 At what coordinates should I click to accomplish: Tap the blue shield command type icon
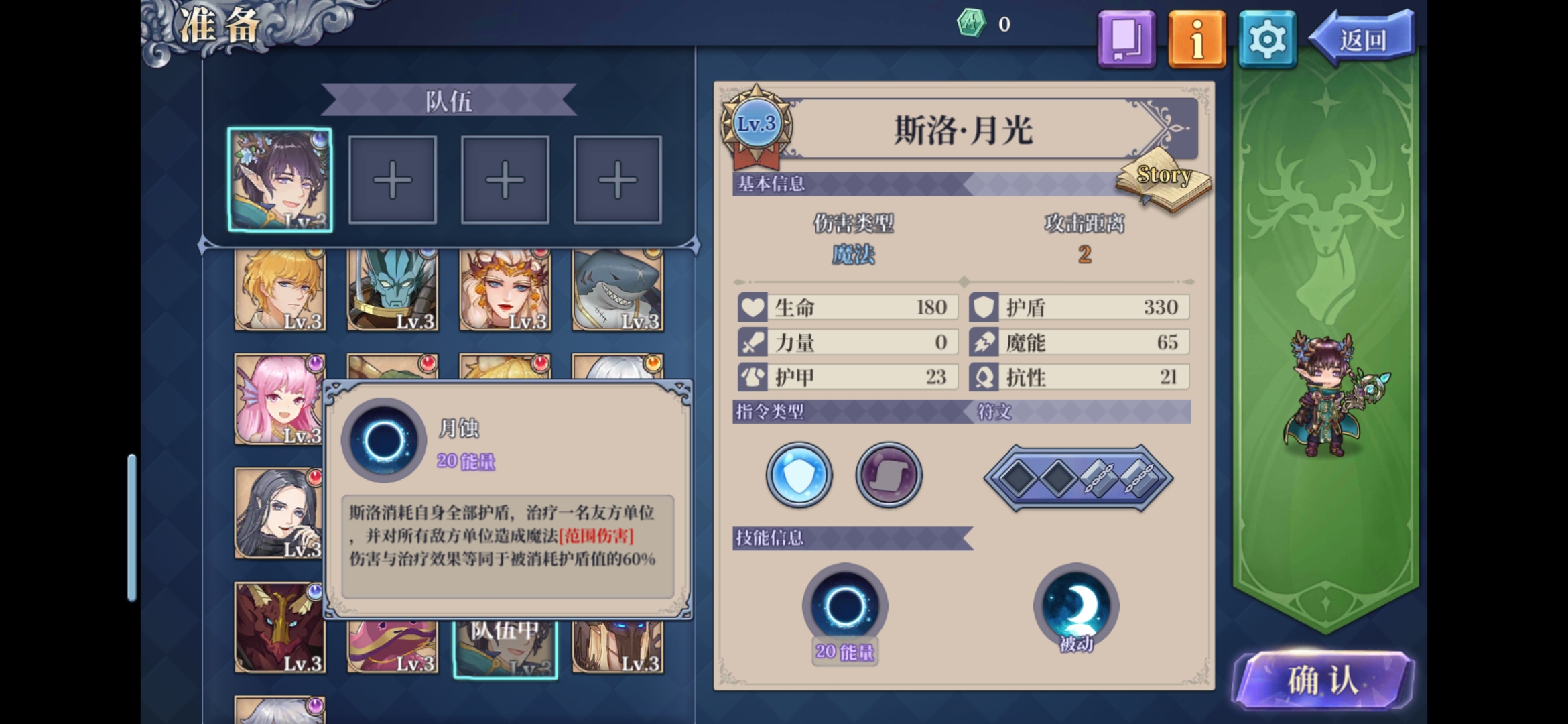pos(799,475)
